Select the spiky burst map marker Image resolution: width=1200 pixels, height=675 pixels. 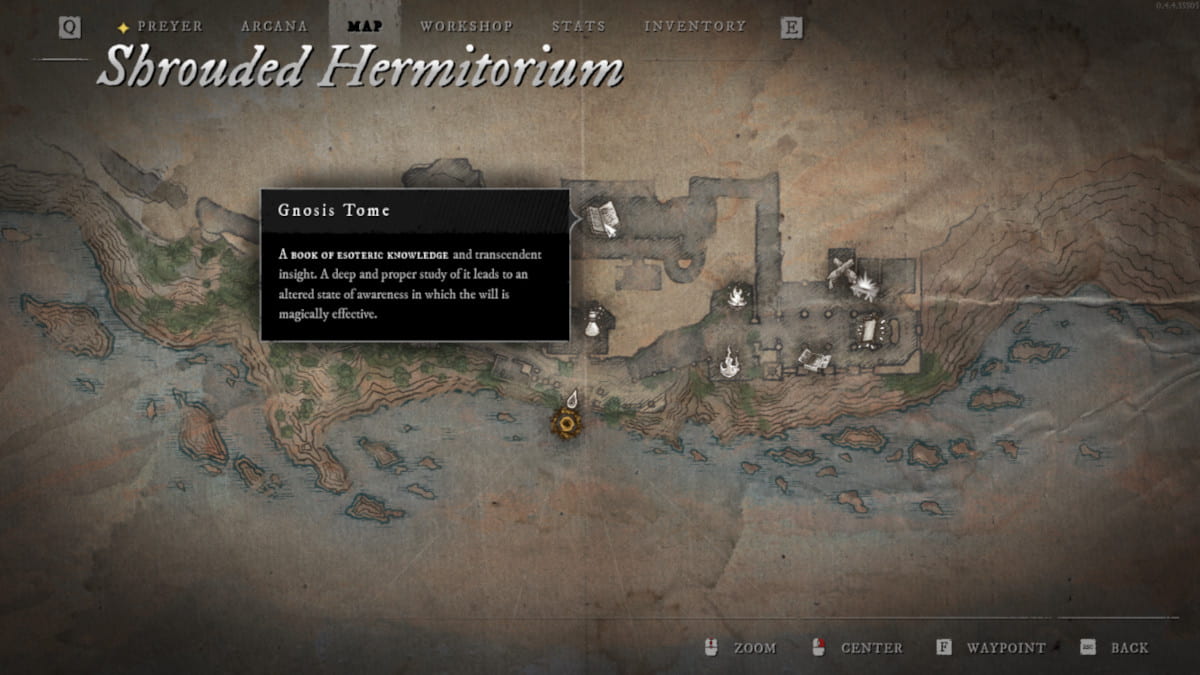[x=864, y=287]
